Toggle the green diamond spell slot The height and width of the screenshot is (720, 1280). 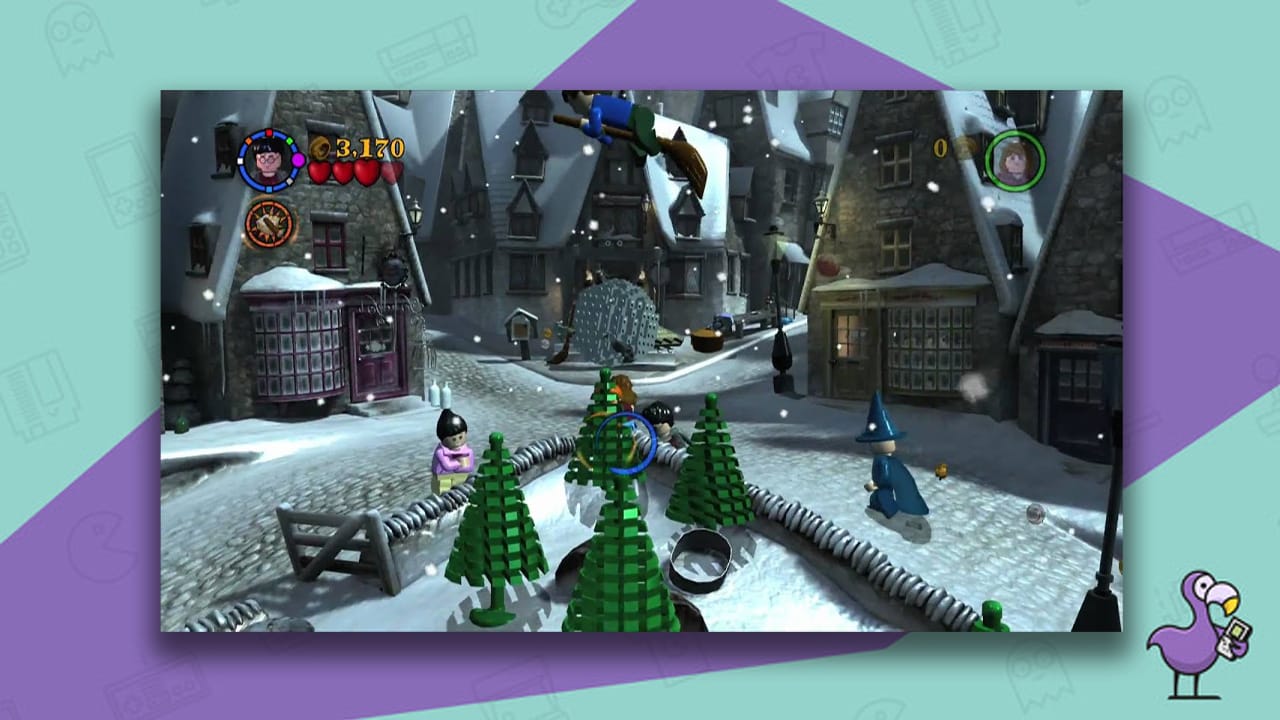point(289,140)
